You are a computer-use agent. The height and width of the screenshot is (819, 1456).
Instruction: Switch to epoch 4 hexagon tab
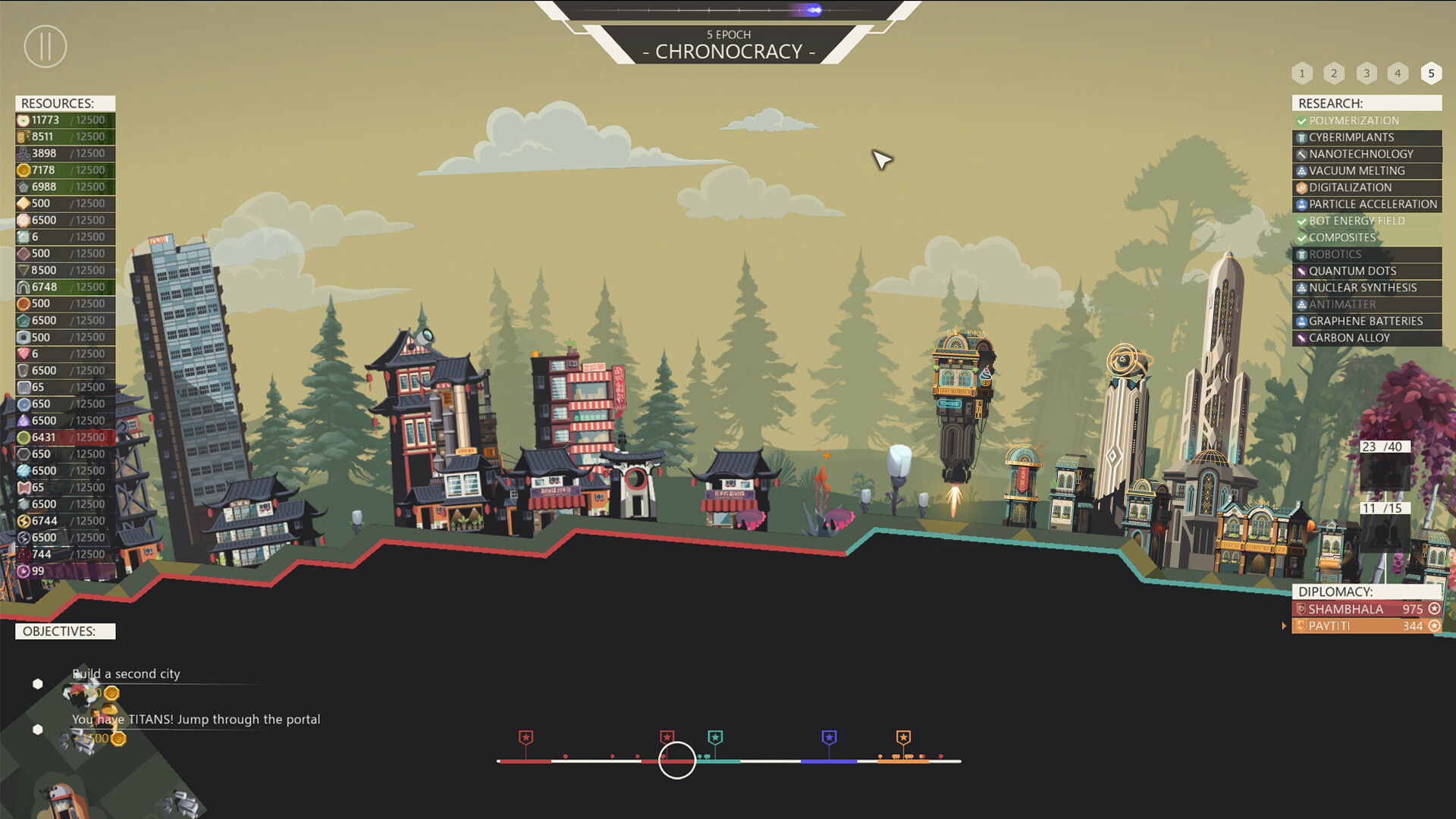click(1398, 74)
